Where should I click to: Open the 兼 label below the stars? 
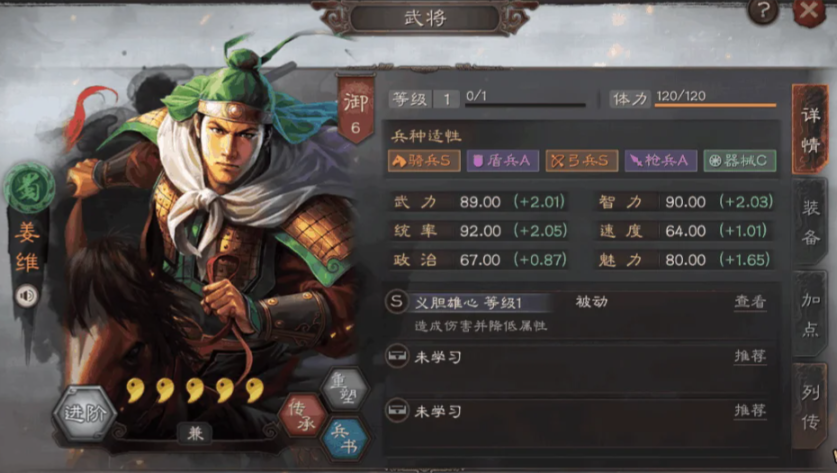(194, 434)
